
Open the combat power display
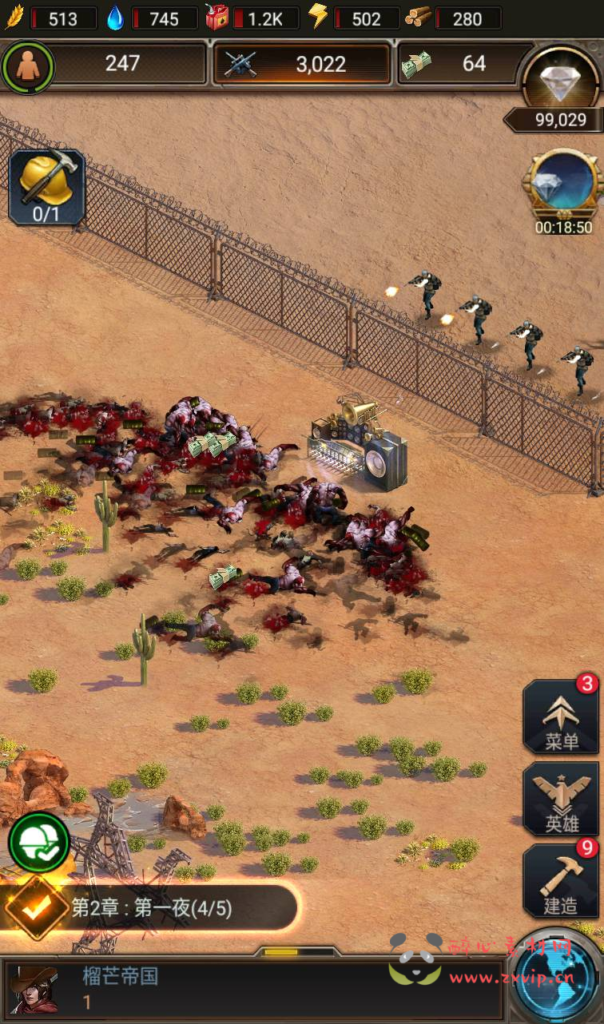302,64
